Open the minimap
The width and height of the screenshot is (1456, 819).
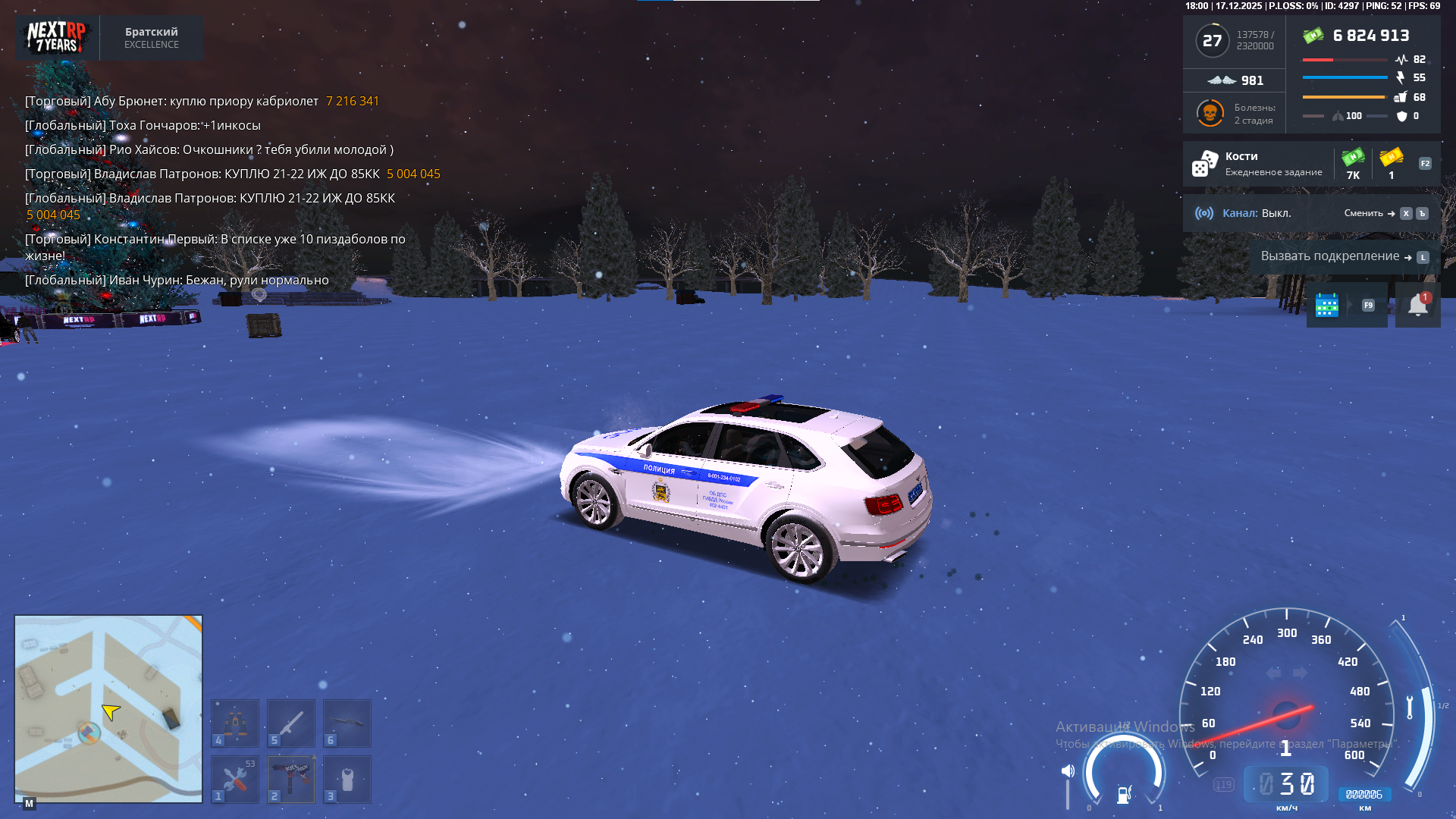pos(108,708)
